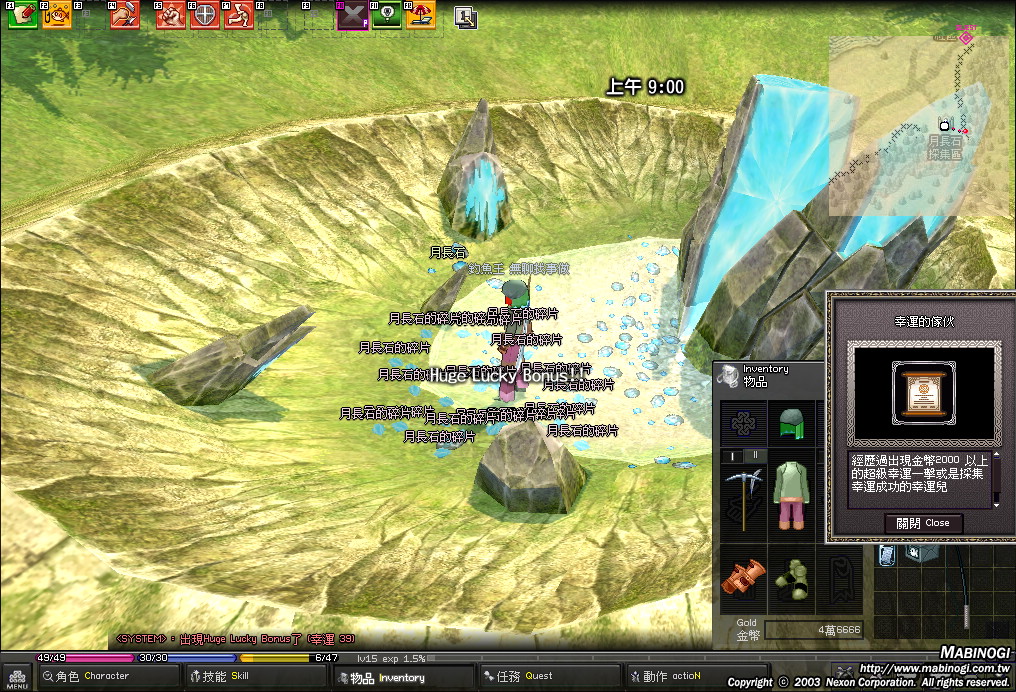Viewport: 1016px width, 692px height.
Task: Use the rest skill umbrella icon
Action: coord(421,15)
